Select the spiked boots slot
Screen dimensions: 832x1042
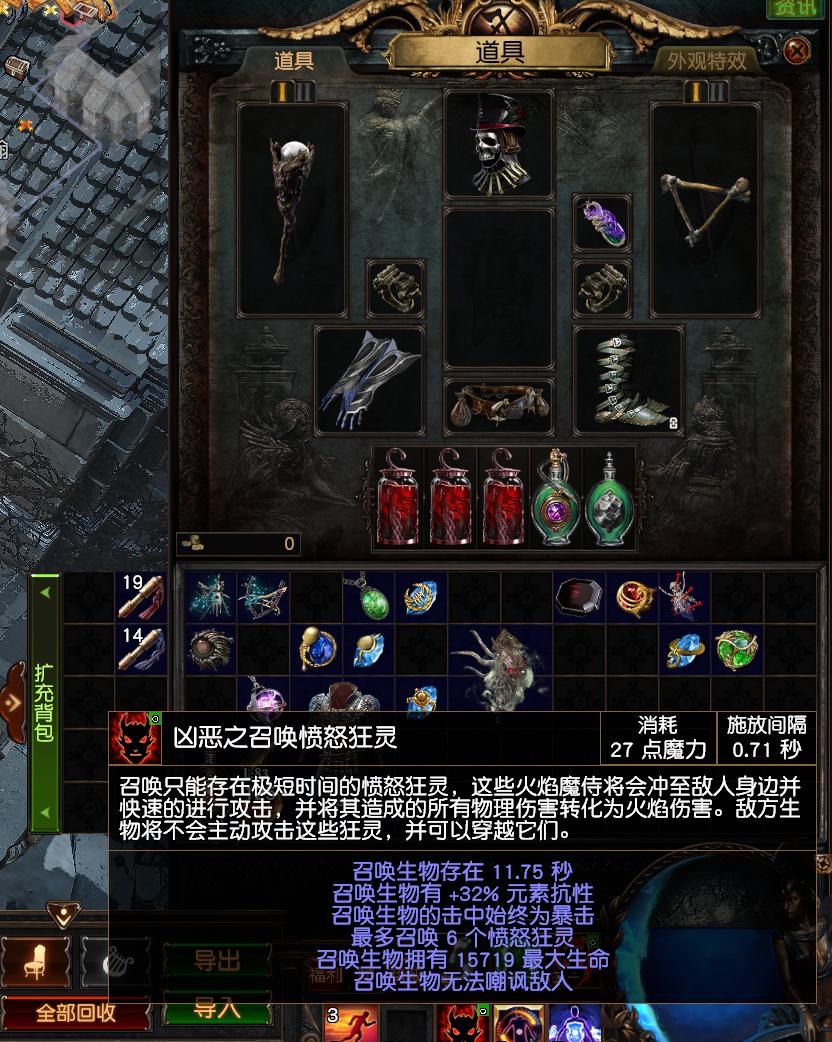click(x=628, y=380)
